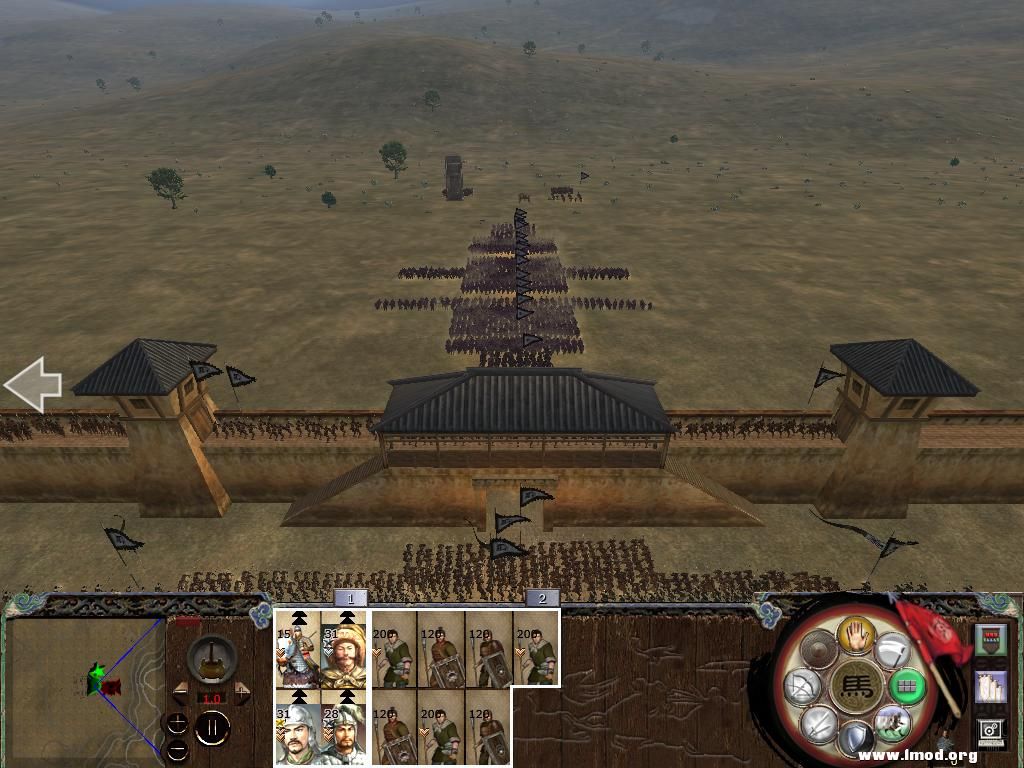Select the mounted general unit card with 15 men
Screen dimensions: 1024x768
[298, 650]
